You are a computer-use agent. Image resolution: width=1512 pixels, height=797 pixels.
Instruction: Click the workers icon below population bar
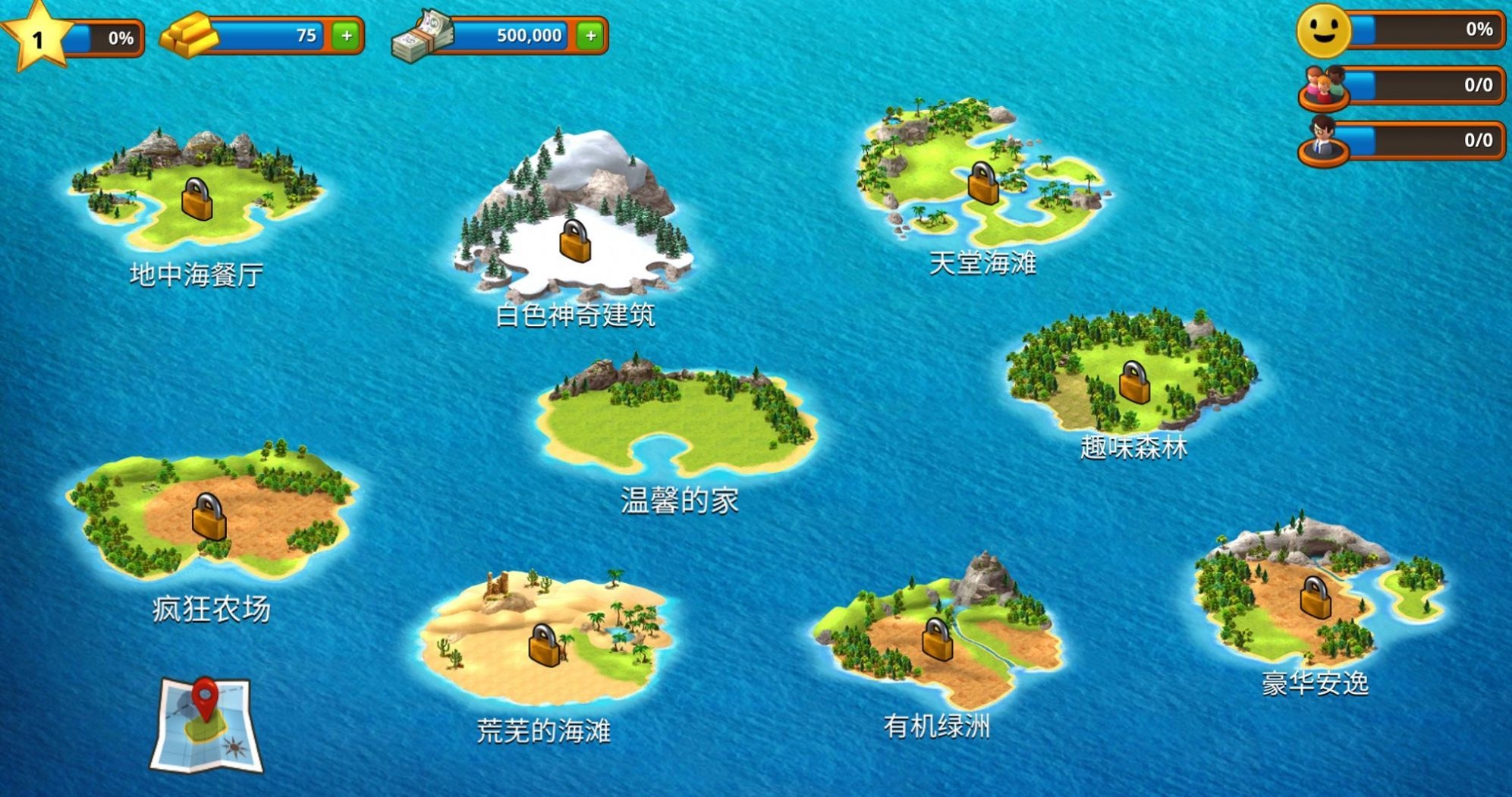point(1324,140)
